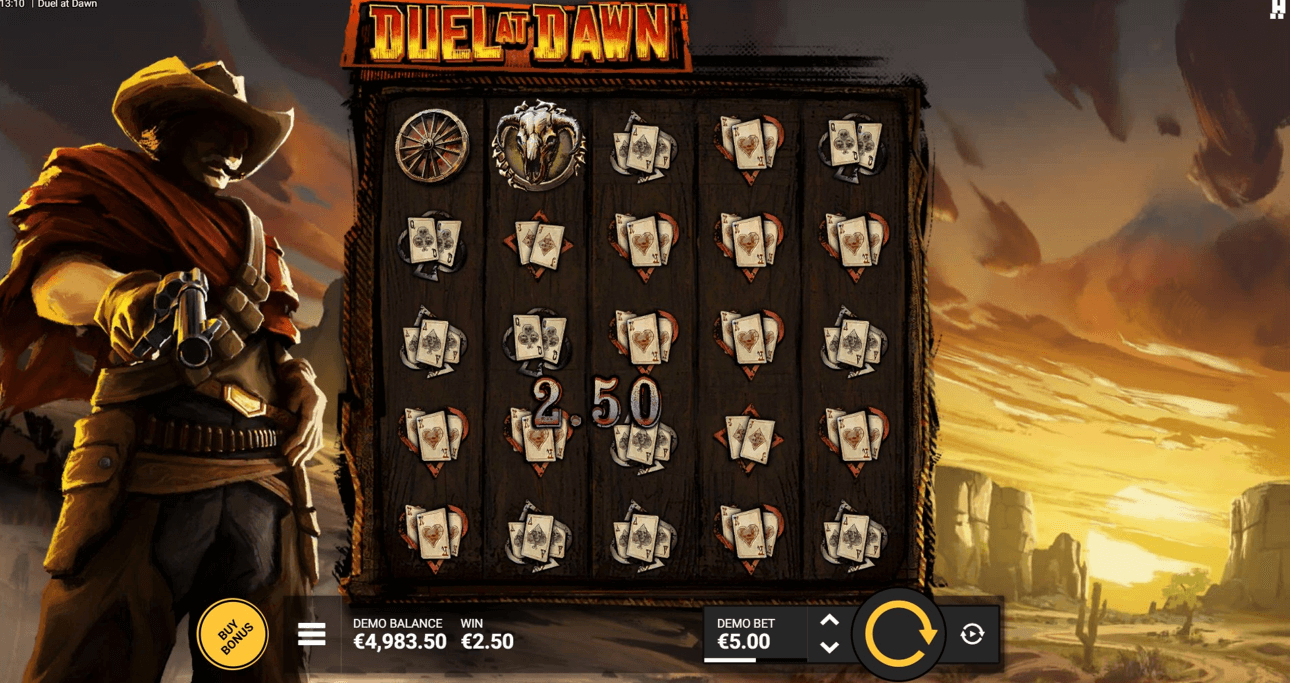Open the hamburger menu
Screen dimensions: 1290x683
click(x=312, y=634)
